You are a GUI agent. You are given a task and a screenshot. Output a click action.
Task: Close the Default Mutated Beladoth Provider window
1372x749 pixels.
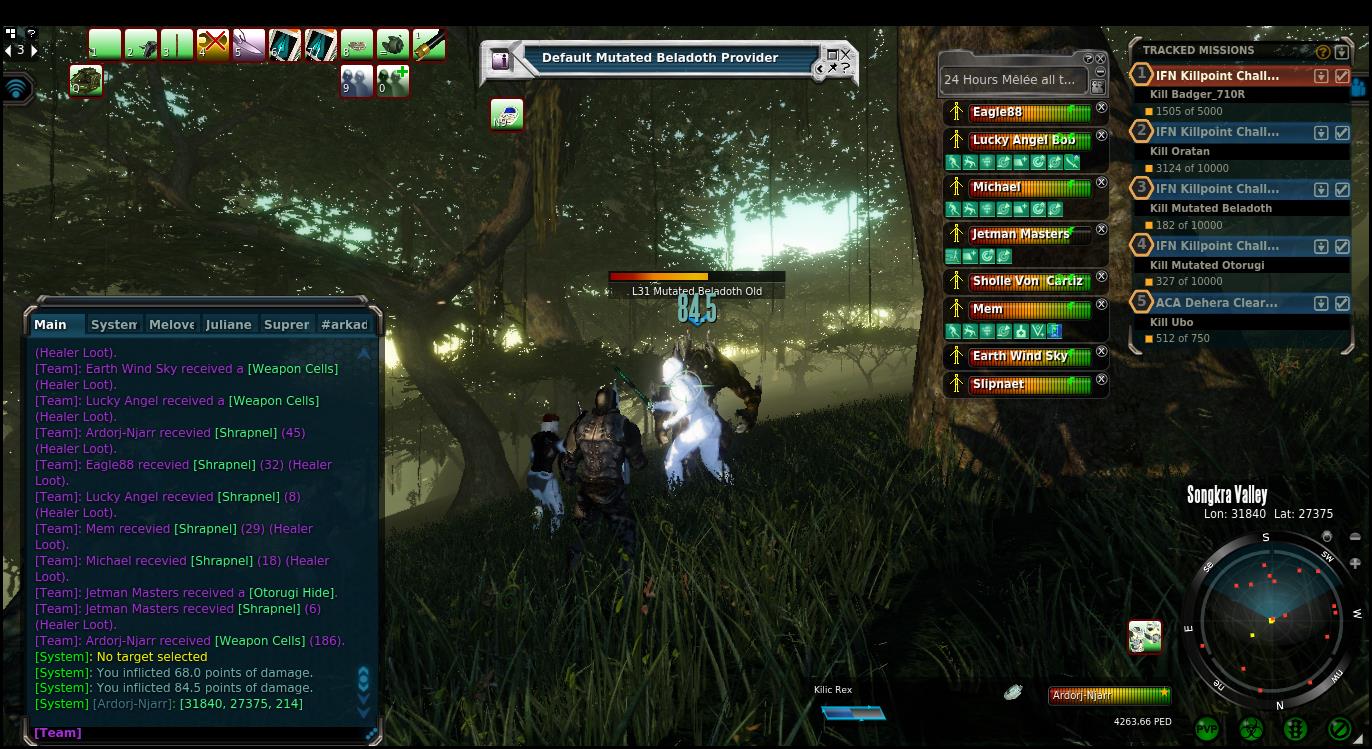tap(845, 55)
